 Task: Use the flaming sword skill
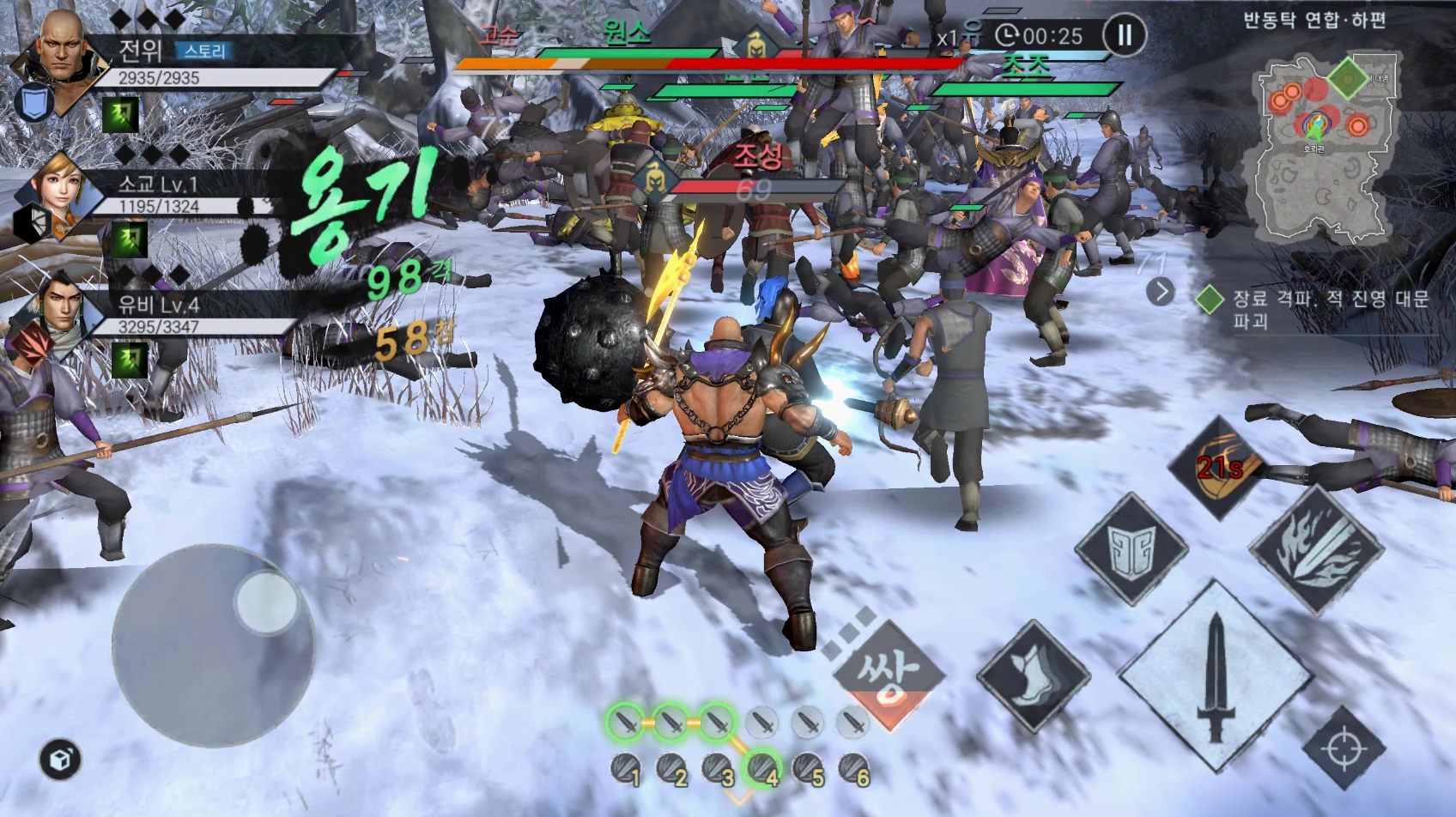[x=1314, y=548]
